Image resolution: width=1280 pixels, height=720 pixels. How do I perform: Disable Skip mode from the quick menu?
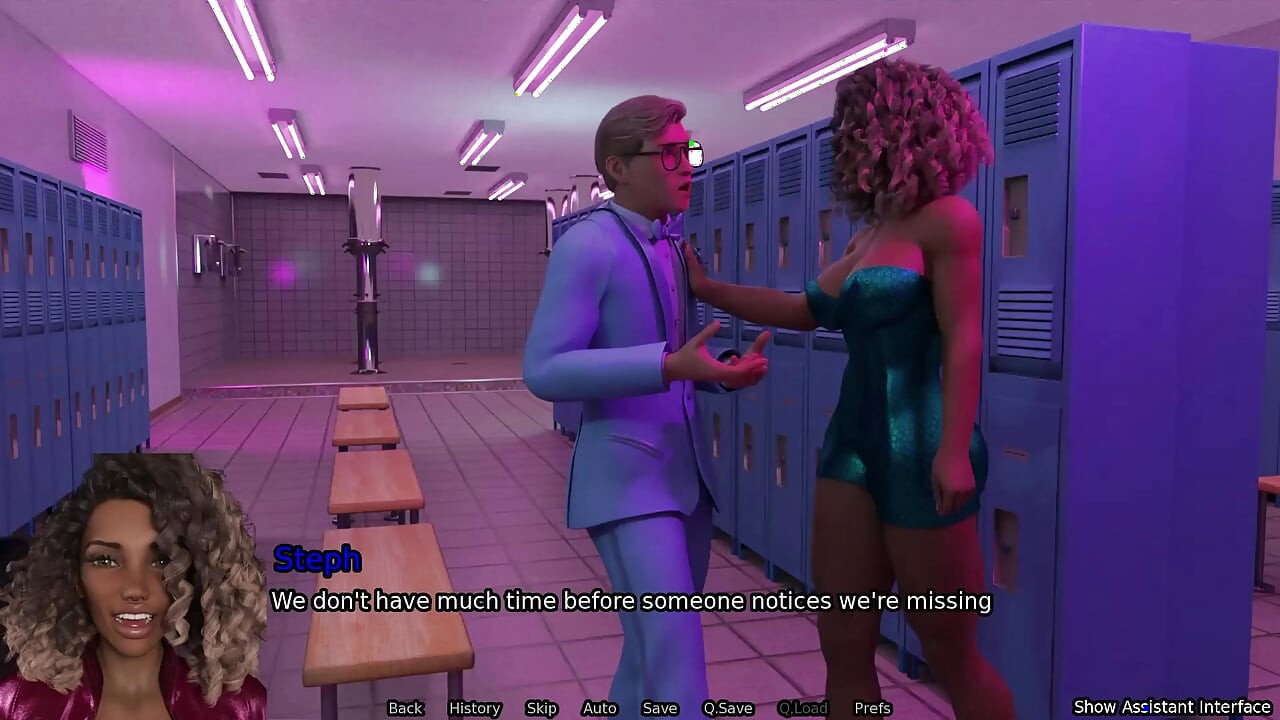(542, 708)
